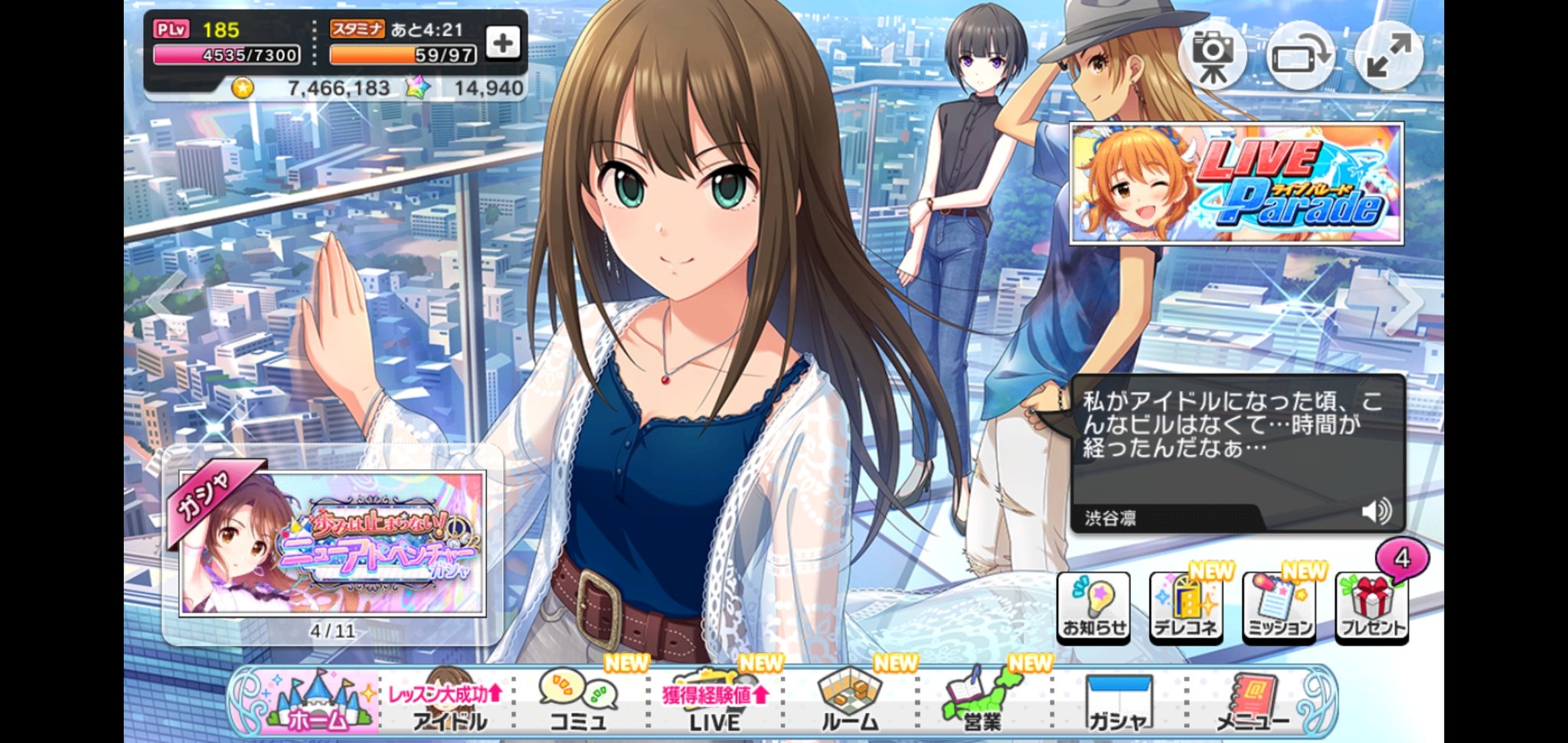Open the デレコネ button
Screen dimensions: 1568x743
1185,607
